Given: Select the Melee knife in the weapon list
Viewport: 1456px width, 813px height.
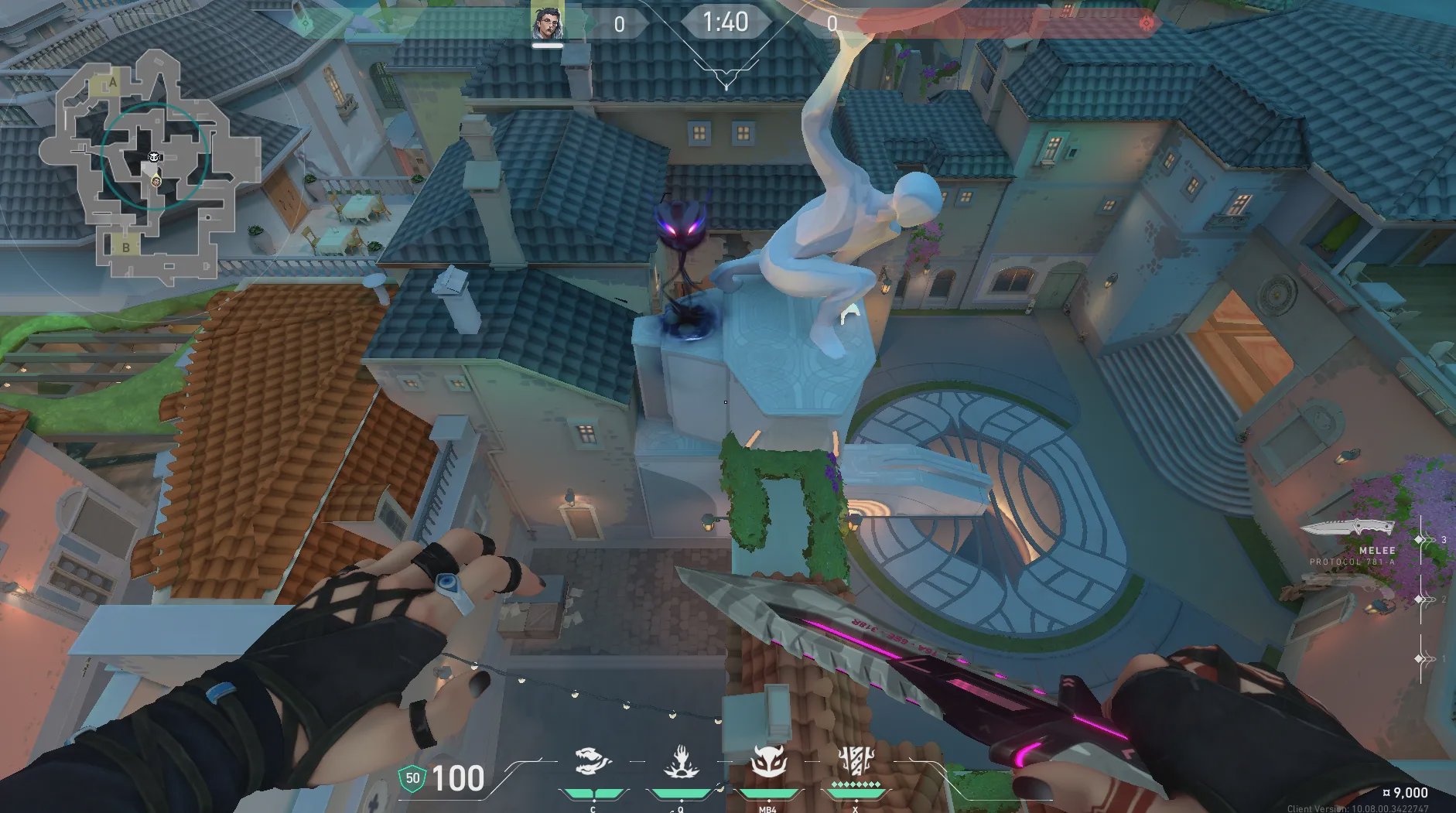Looking at the screenshot, I should (x=1347, y=529).
